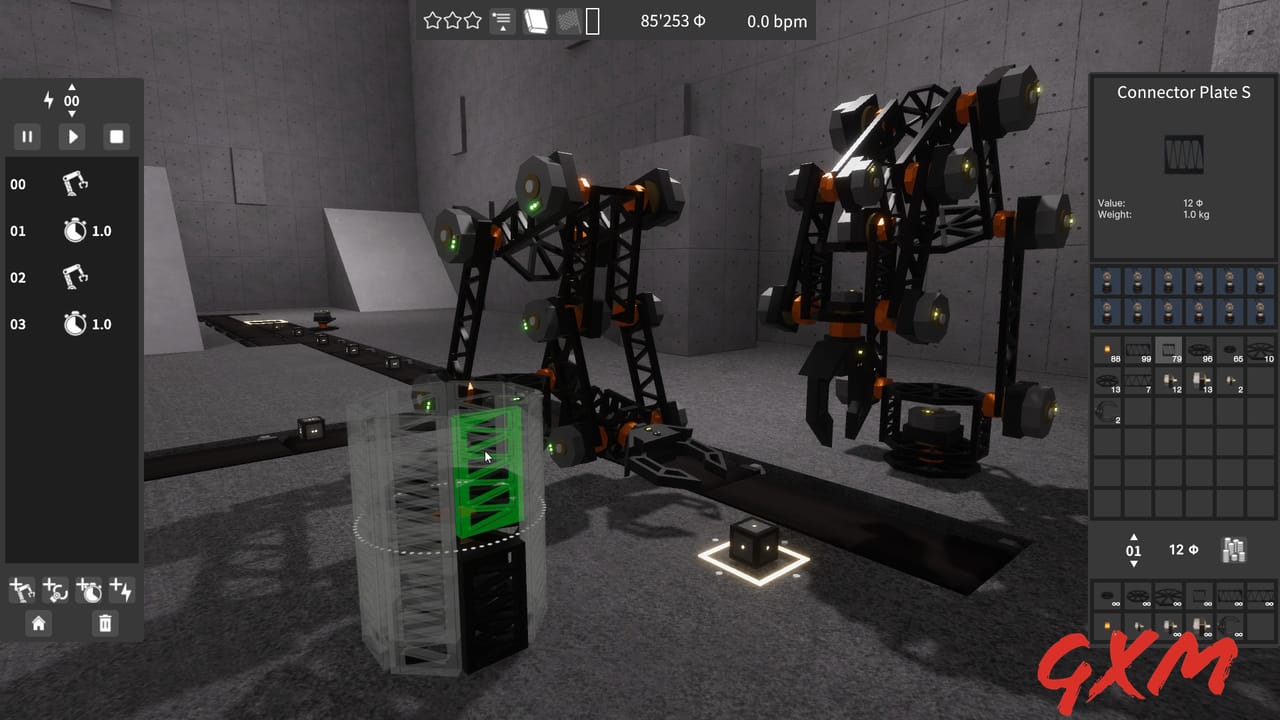Add a rotation command to the program
This screenshot has height=720, width=1280.
[55, 592]
